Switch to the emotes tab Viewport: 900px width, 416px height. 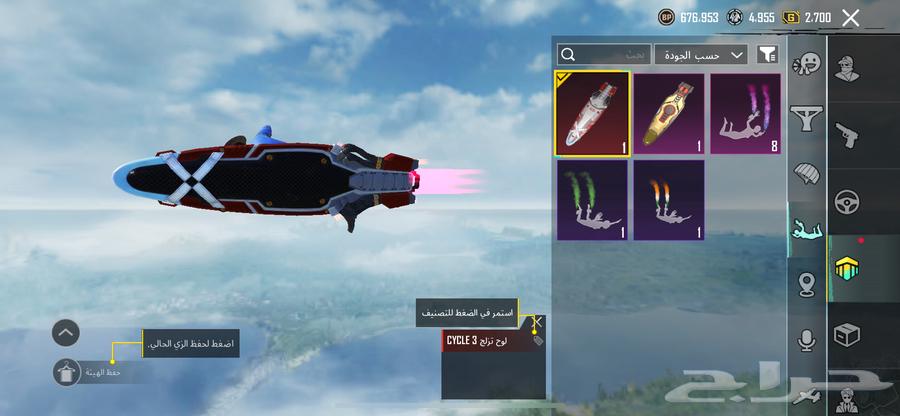(806, 65)
